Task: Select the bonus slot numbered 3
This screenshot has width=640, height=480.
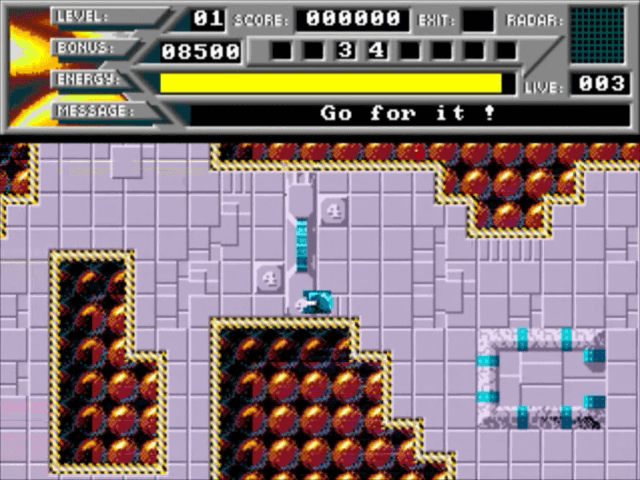Action: (x=345, y=50)
